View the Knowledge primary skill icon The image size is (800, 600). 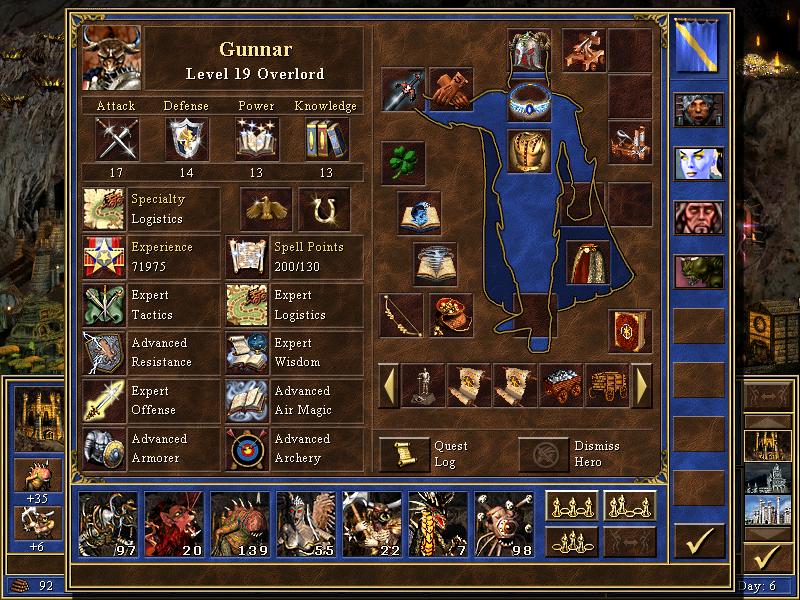(x=326, y=138)
